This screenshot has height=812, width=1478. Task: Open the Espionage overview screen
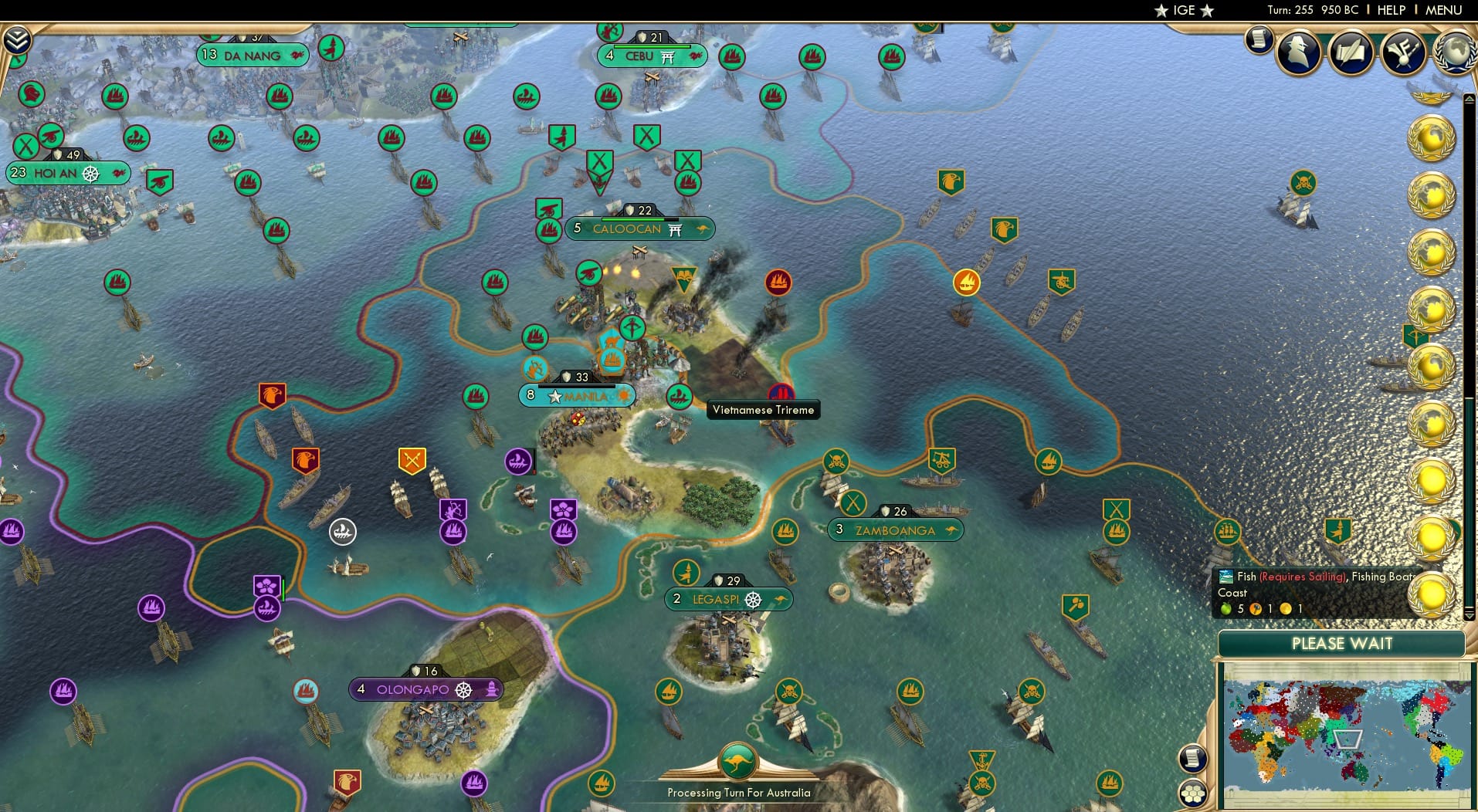coord(1298,52)
